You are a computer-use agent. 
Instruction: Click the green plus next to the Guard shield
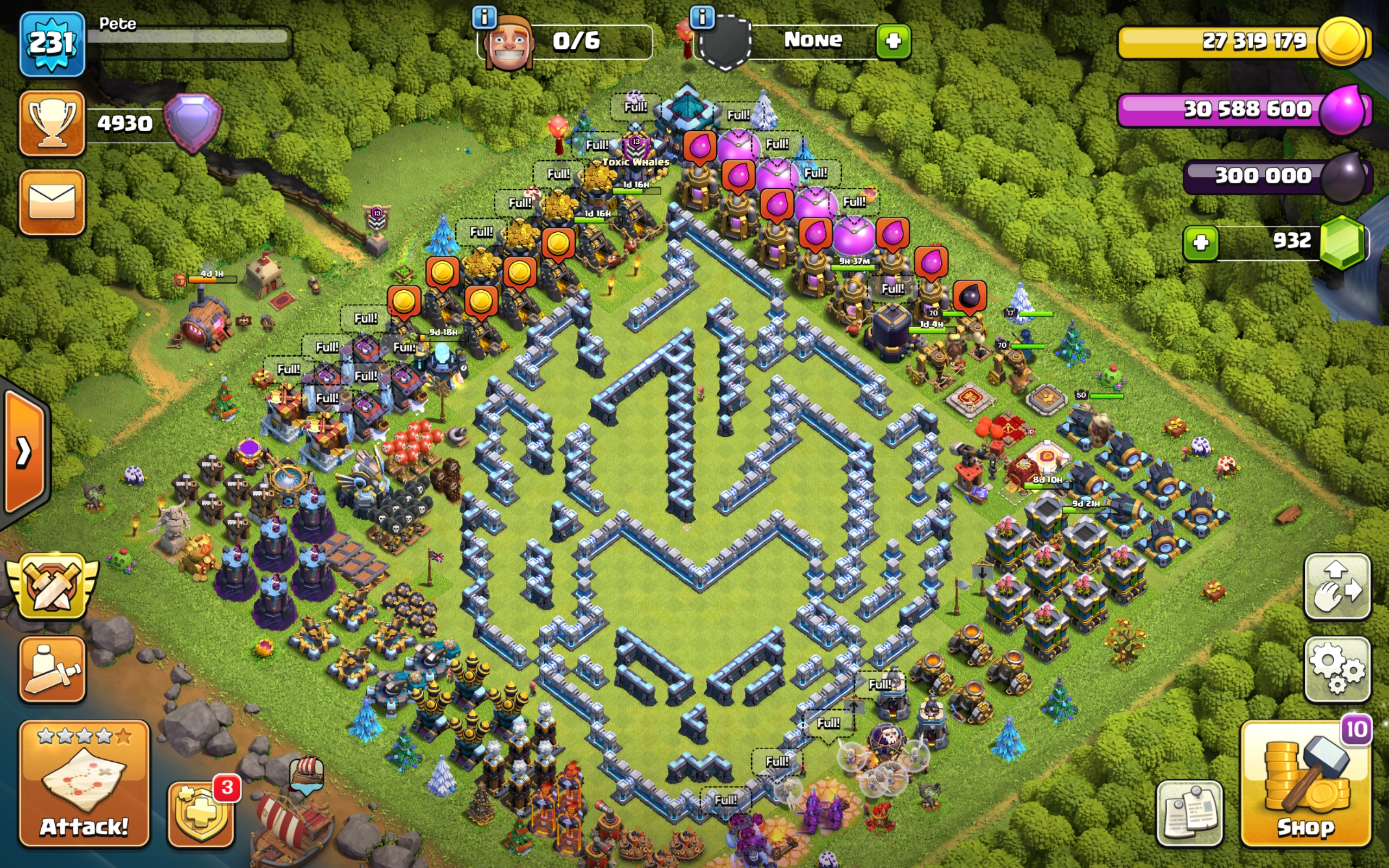[x=894, y=41]
